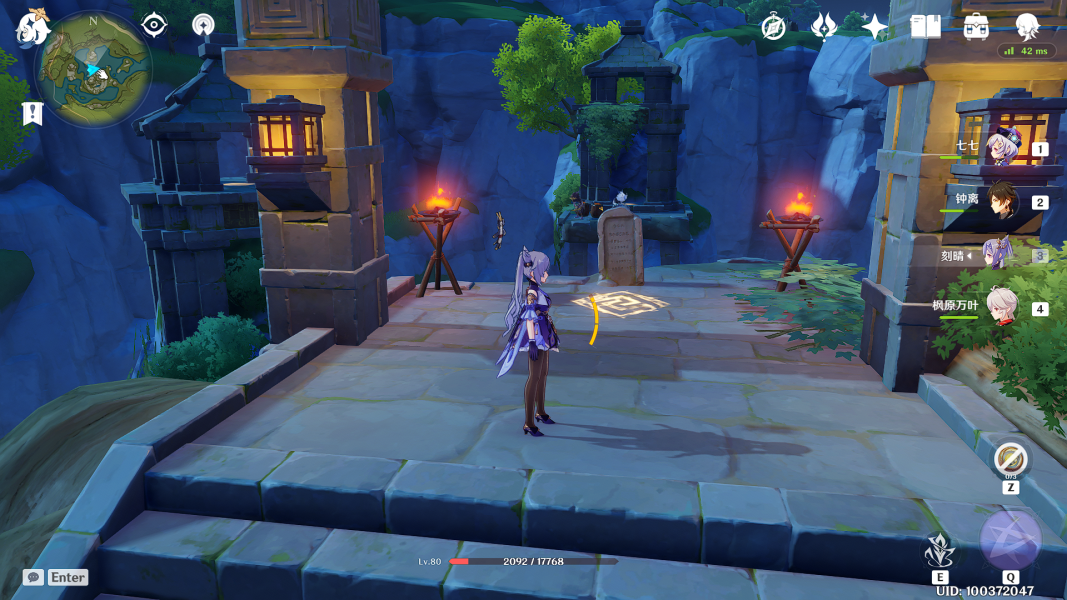Open the Wish four-pointed star icon

(x=874, y=27)
